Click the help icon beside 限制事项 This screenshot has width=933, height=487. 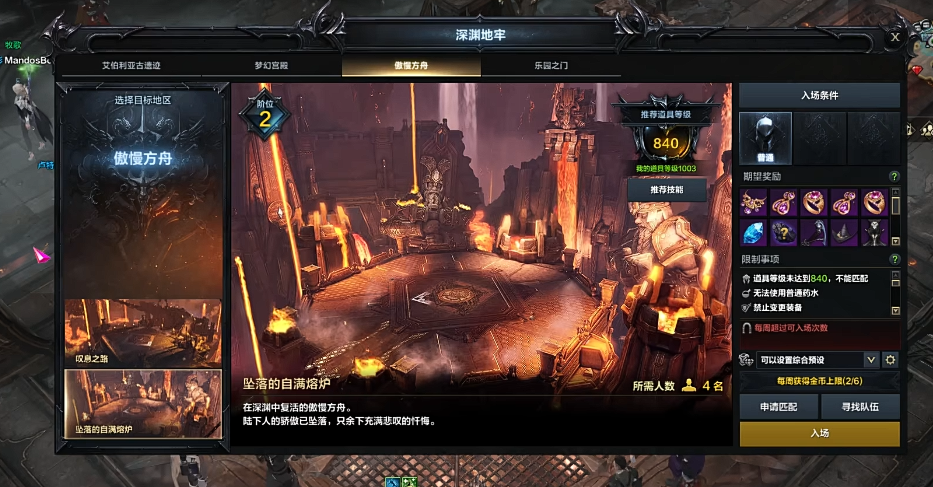point(894,259)
